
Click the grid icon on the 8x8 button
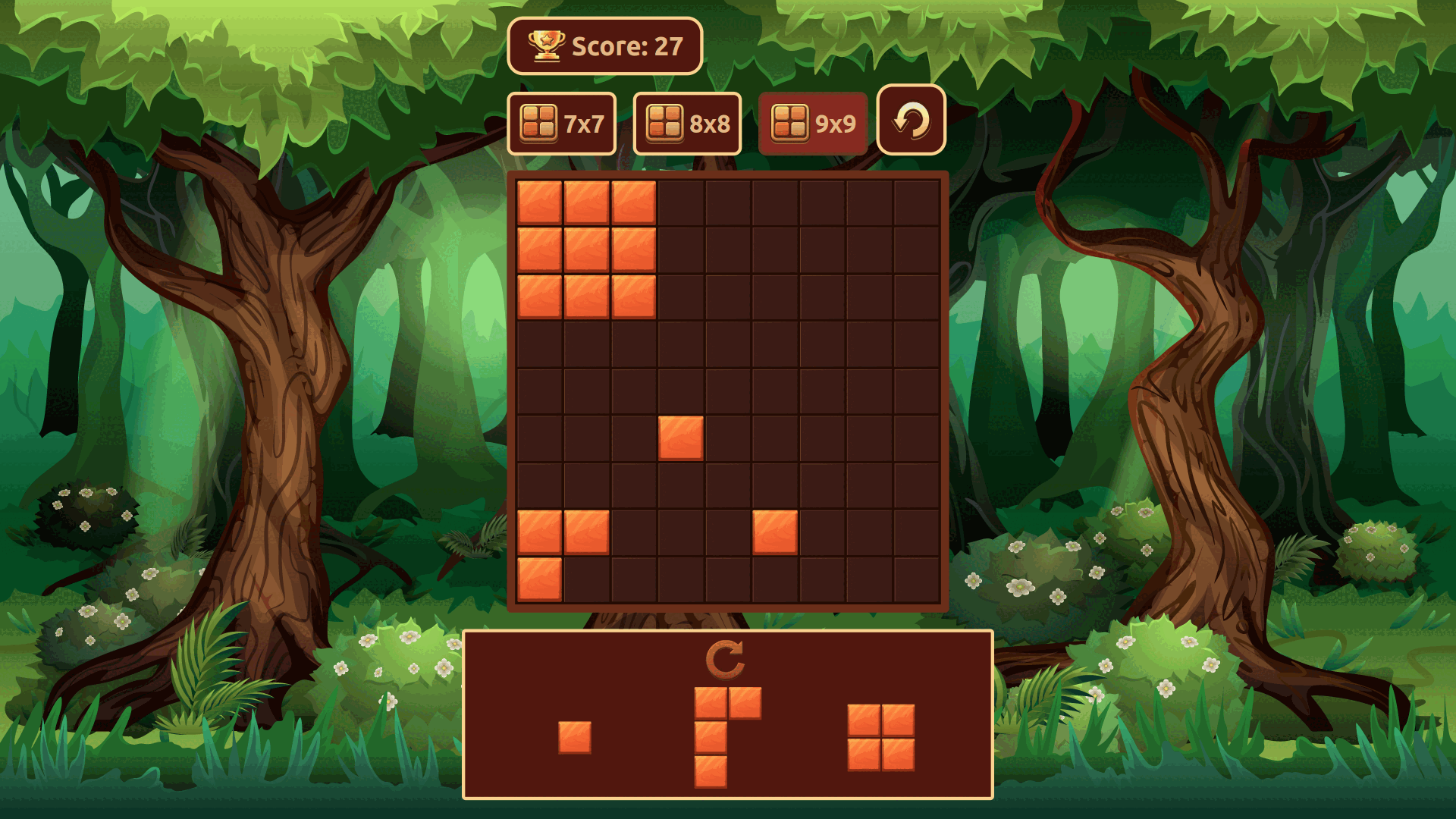pos(665,121)
